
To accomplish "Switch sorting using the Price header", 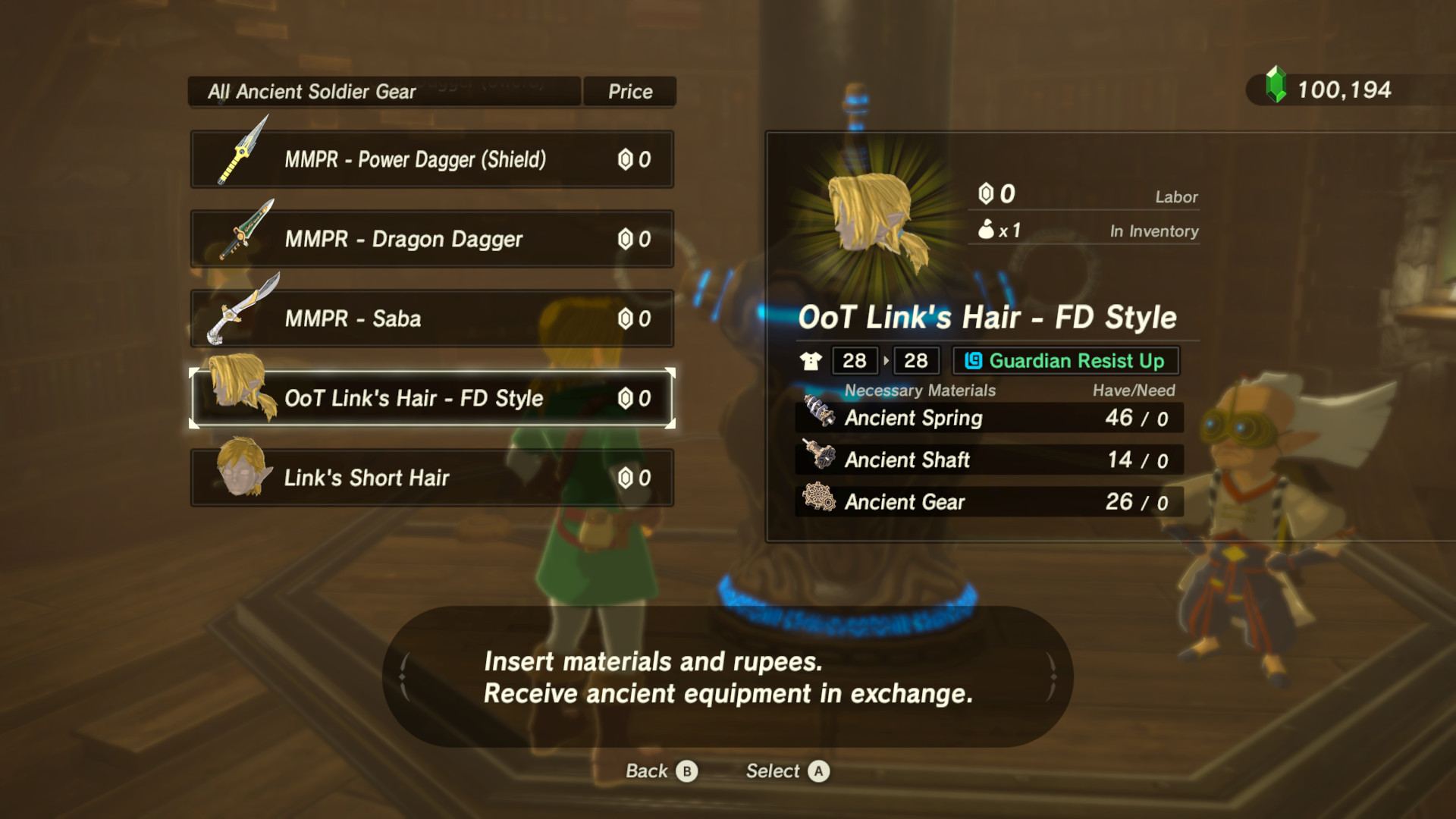I will pyautogui.click(x=629, y=91).
